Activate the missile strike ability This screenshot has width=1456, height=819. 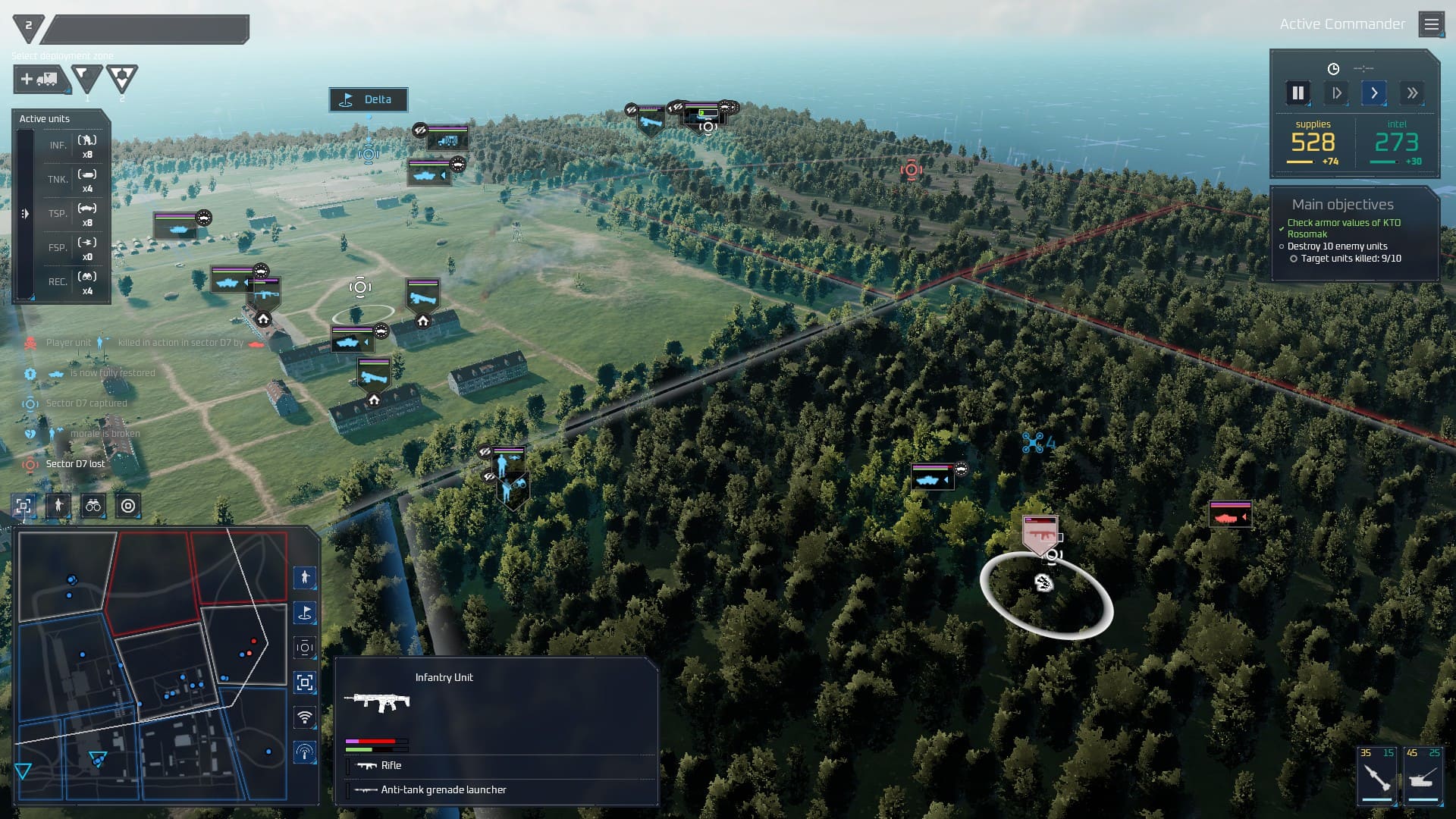pyautogui.click(x=1376, y=775)
